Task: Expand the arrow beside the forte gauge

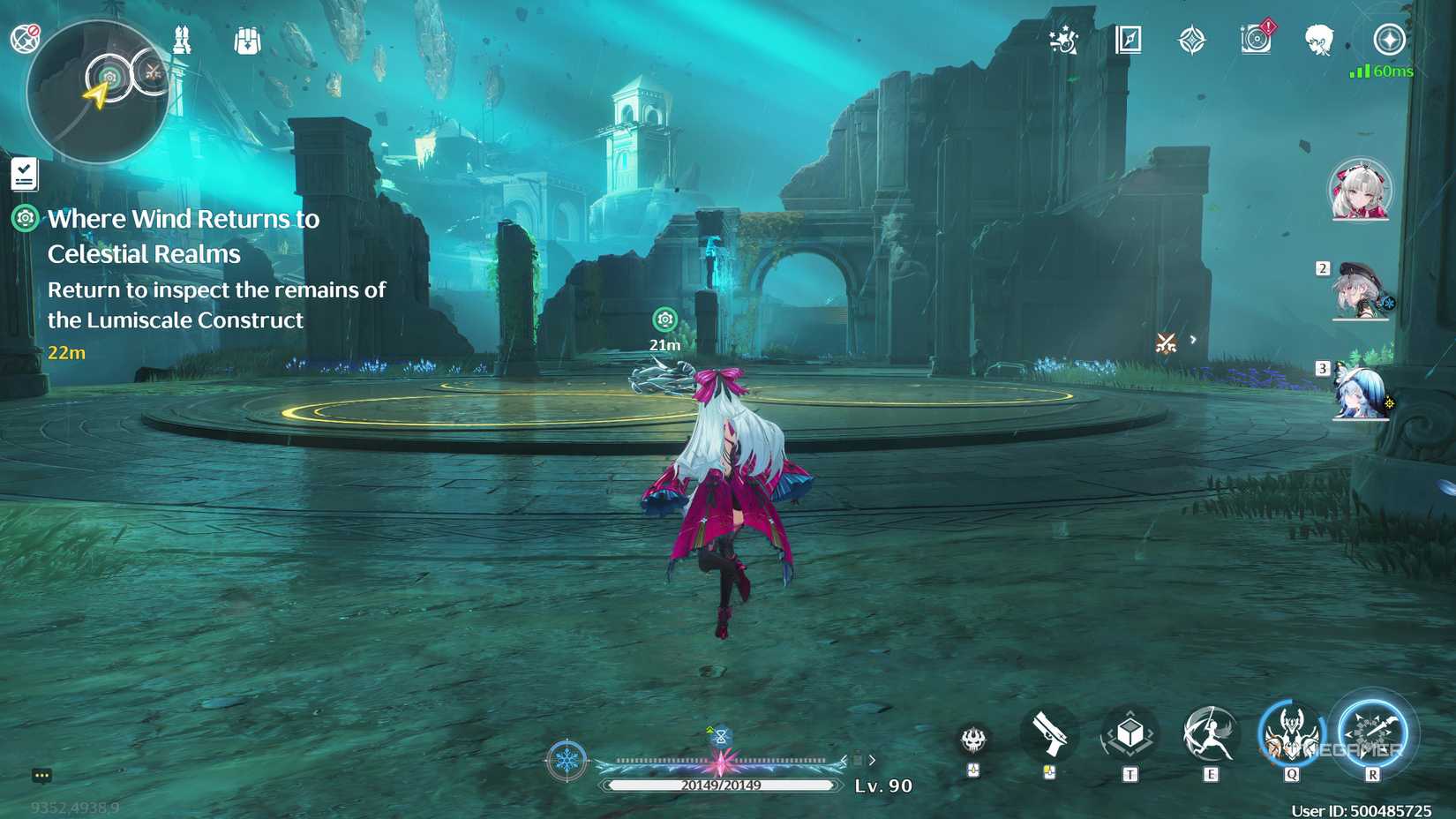Action: [x=872, y=758]
